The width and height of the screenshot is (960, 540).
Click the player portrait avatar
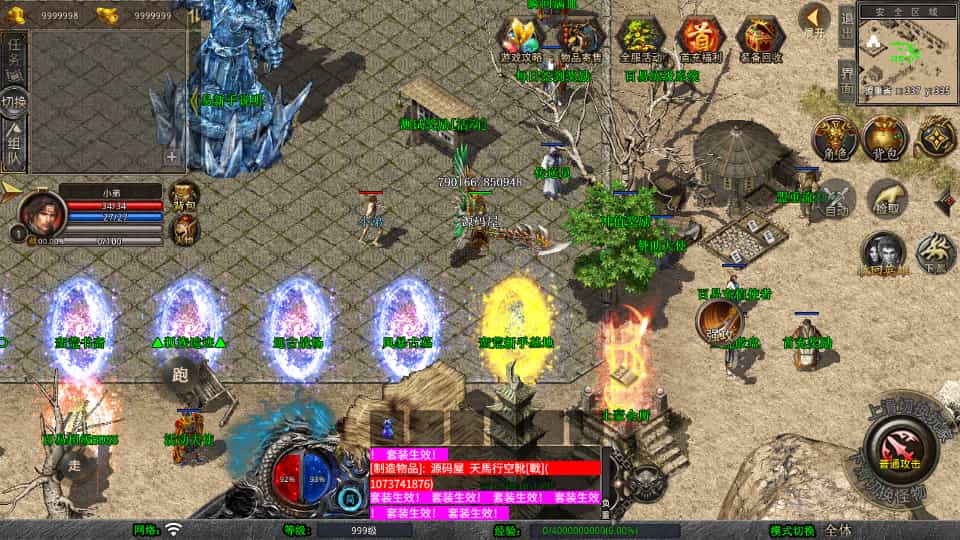pos(40,212)
